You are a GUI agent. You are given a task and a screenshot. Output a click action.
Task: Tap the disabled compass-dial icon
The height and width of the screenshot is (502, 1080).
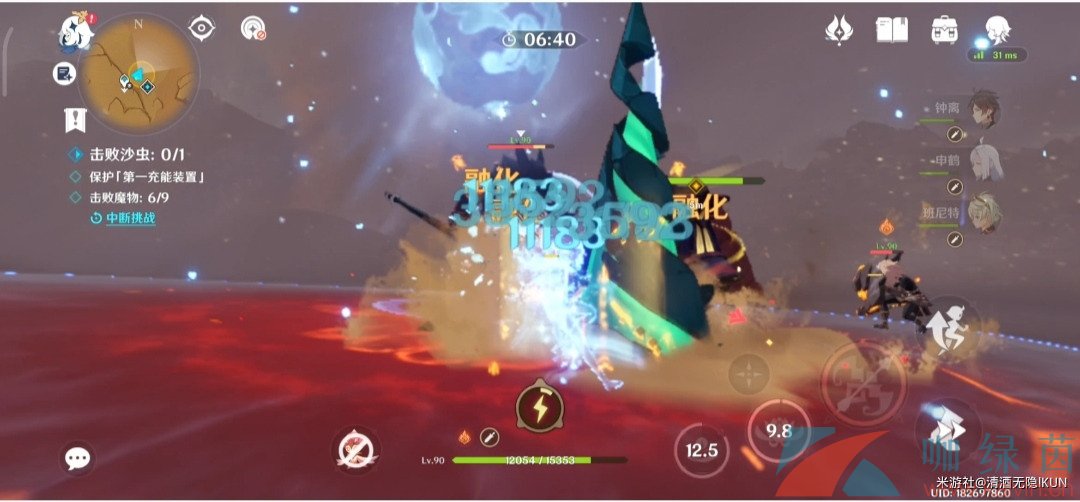click(253, 28)
